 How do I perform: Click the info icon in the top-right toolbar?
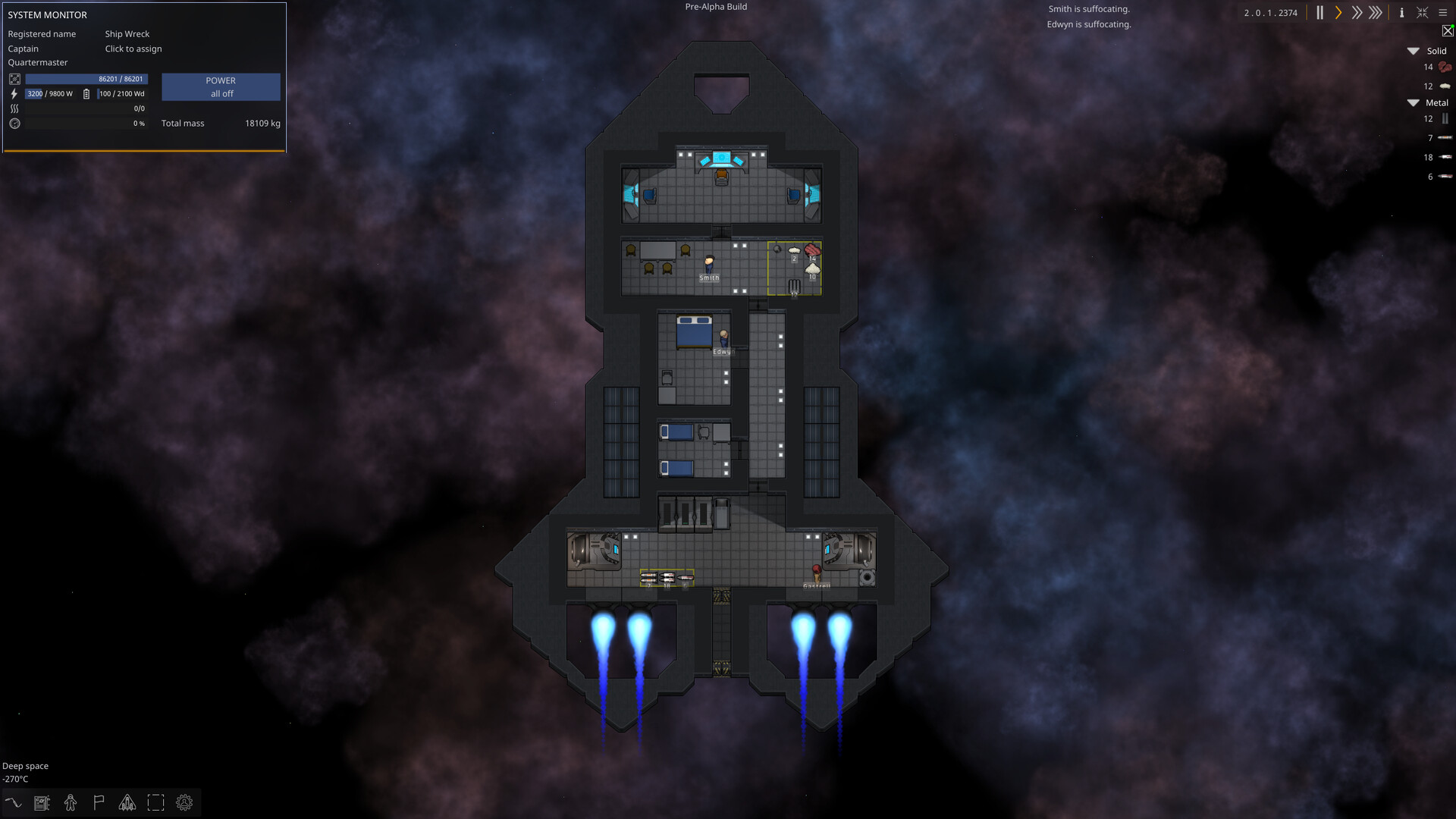(x=1401, y=13)
